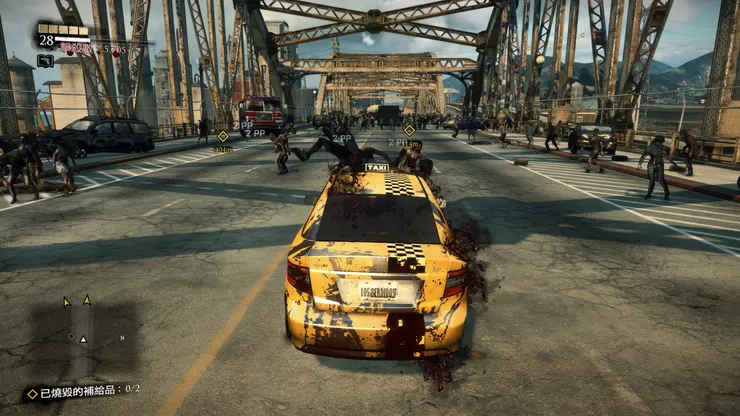Click the pistol weapon icon
This screenshot has width=740, height=416.
pos(45,61)
